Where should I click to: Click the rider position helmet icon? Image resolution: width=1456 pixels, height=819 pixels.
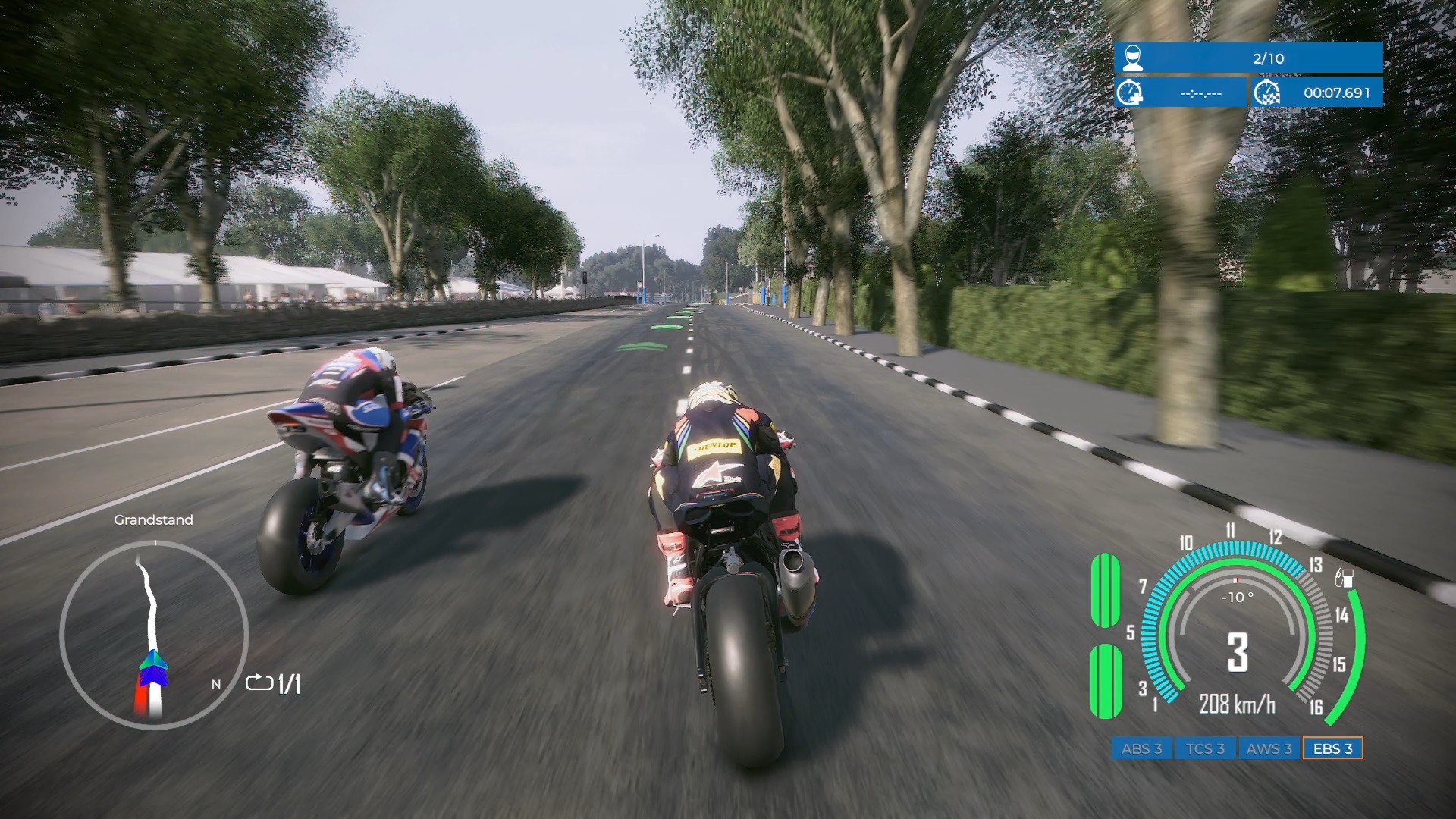[x=1132, y=58]
